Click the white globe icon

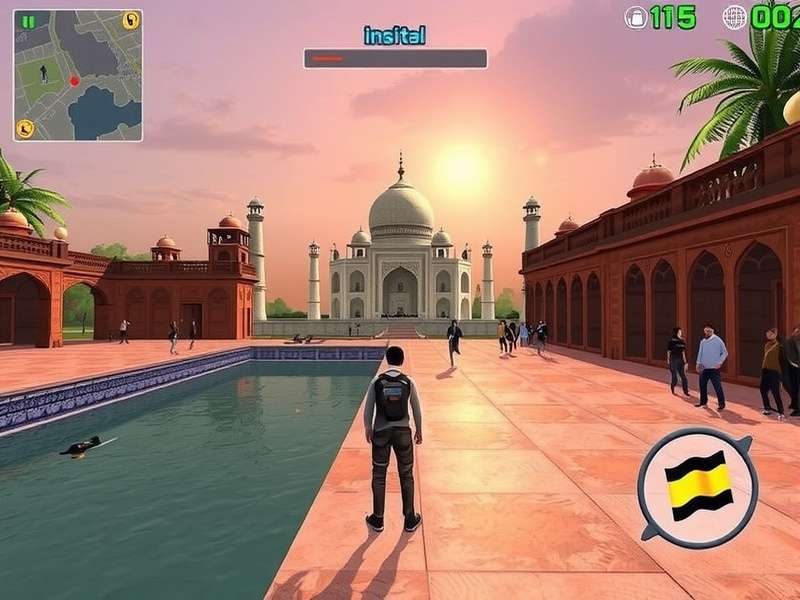(735, 17)
